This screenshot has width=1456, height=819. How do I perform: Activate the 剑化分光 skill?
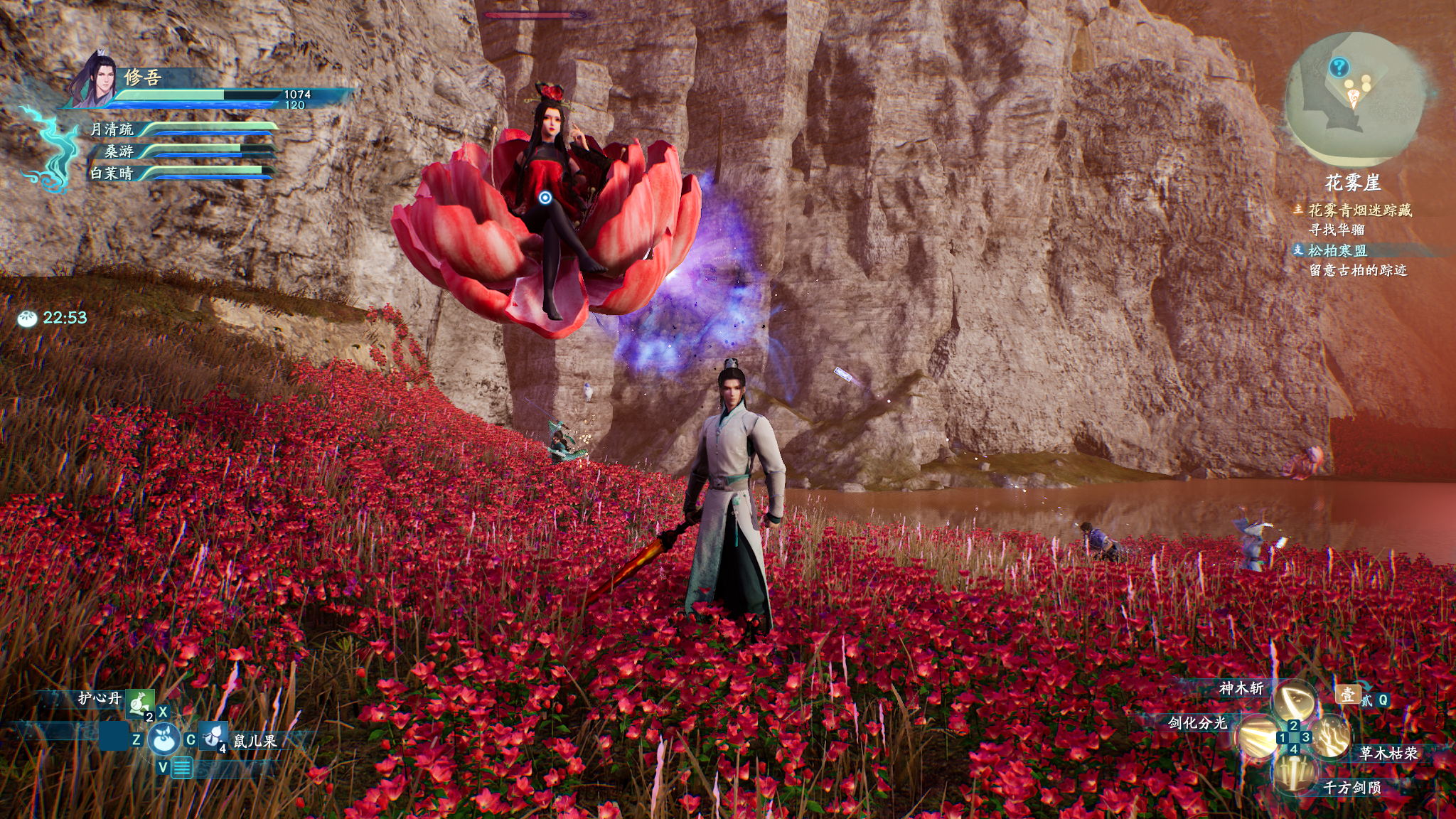1257,737
